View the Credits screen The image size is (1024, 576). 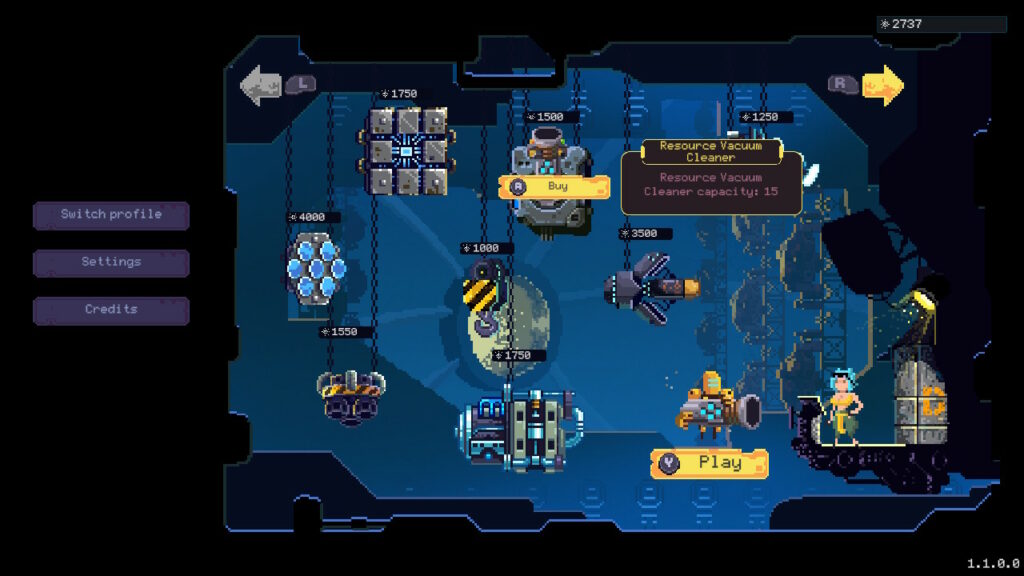point(111,310)
